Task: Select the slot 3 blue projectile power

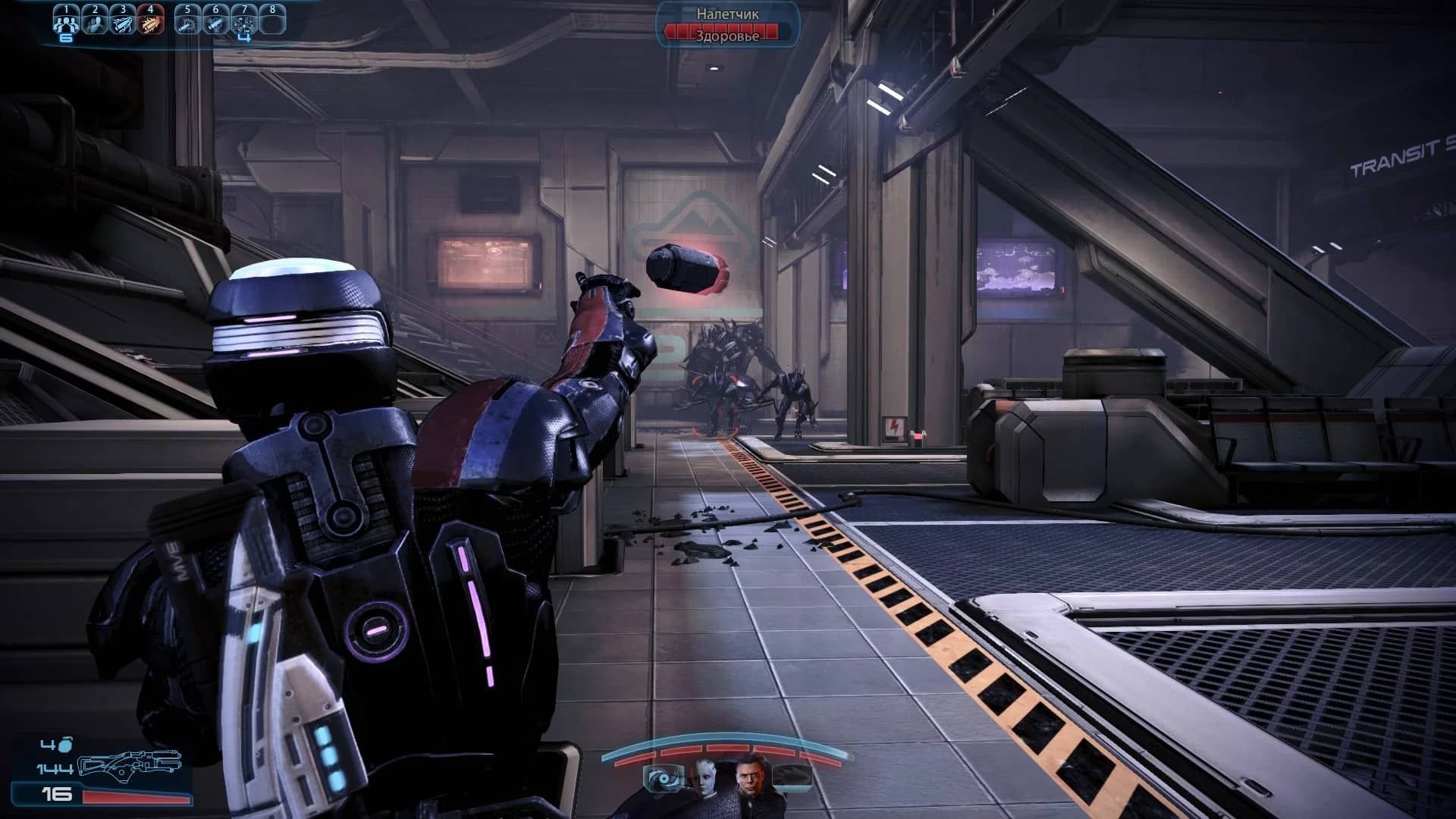Action: [x=124, y=19]
